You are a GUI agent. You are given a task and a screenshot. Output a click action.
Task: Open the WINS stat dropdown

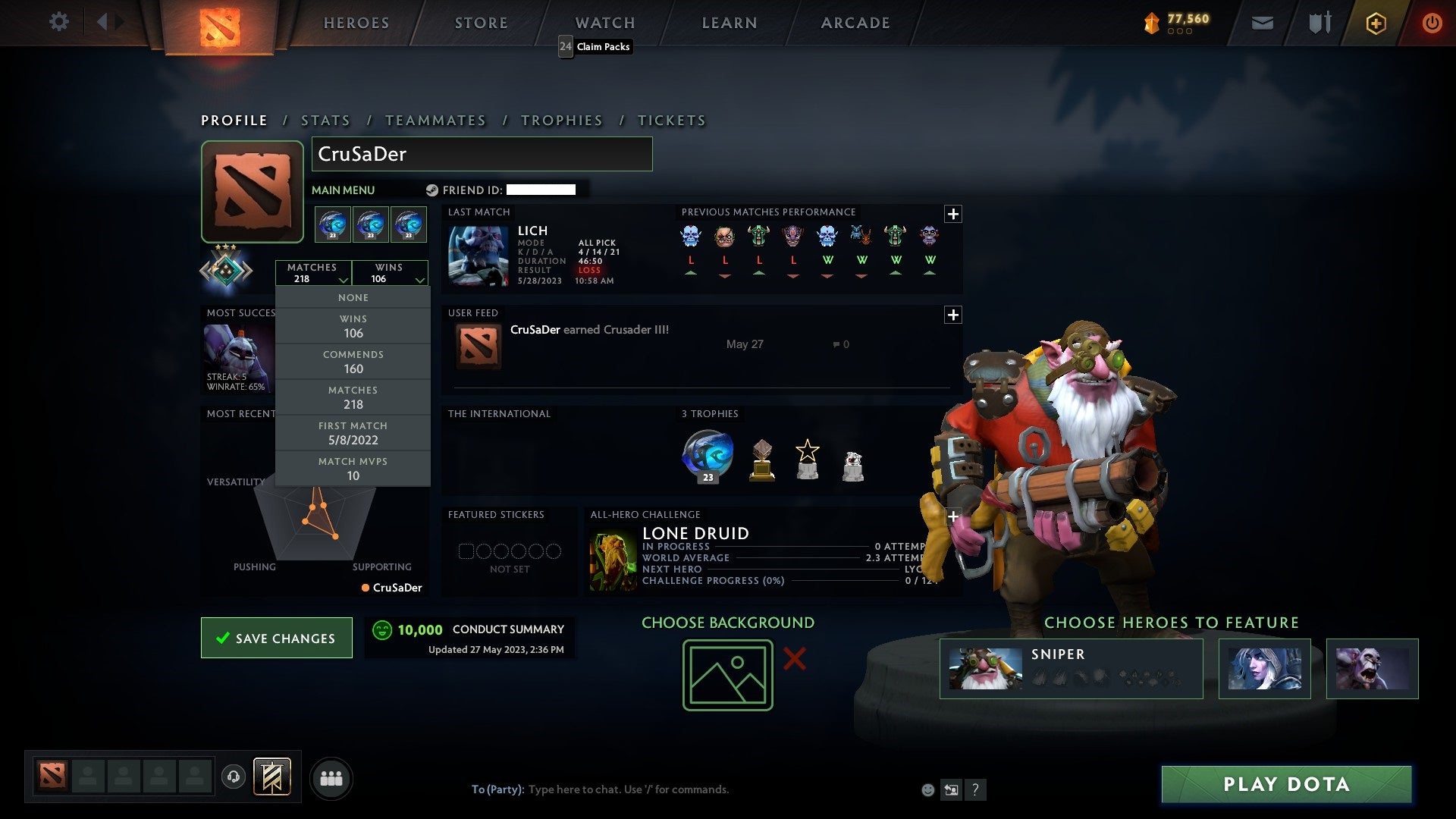pyautogui.click(x=391, y=273)
